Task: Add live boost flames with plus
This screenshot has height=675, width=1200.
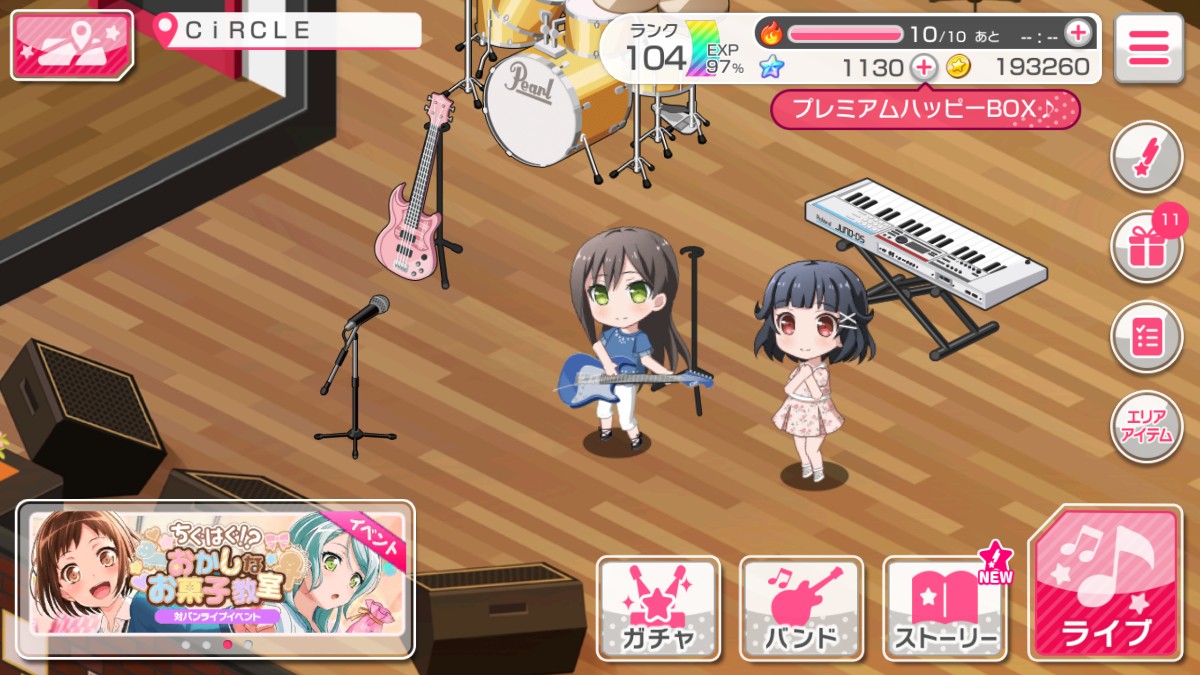Action: [x=1077, y=33]
